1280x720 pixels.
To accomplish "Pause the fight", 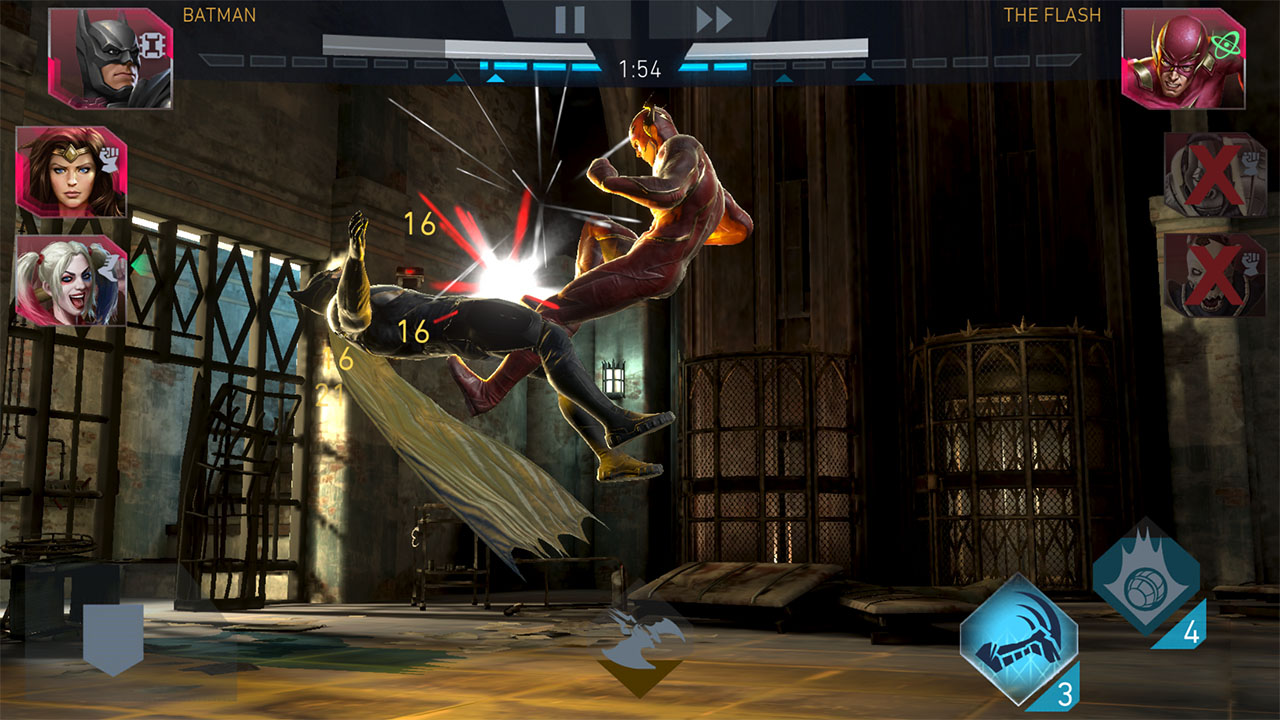I will 569,19.
